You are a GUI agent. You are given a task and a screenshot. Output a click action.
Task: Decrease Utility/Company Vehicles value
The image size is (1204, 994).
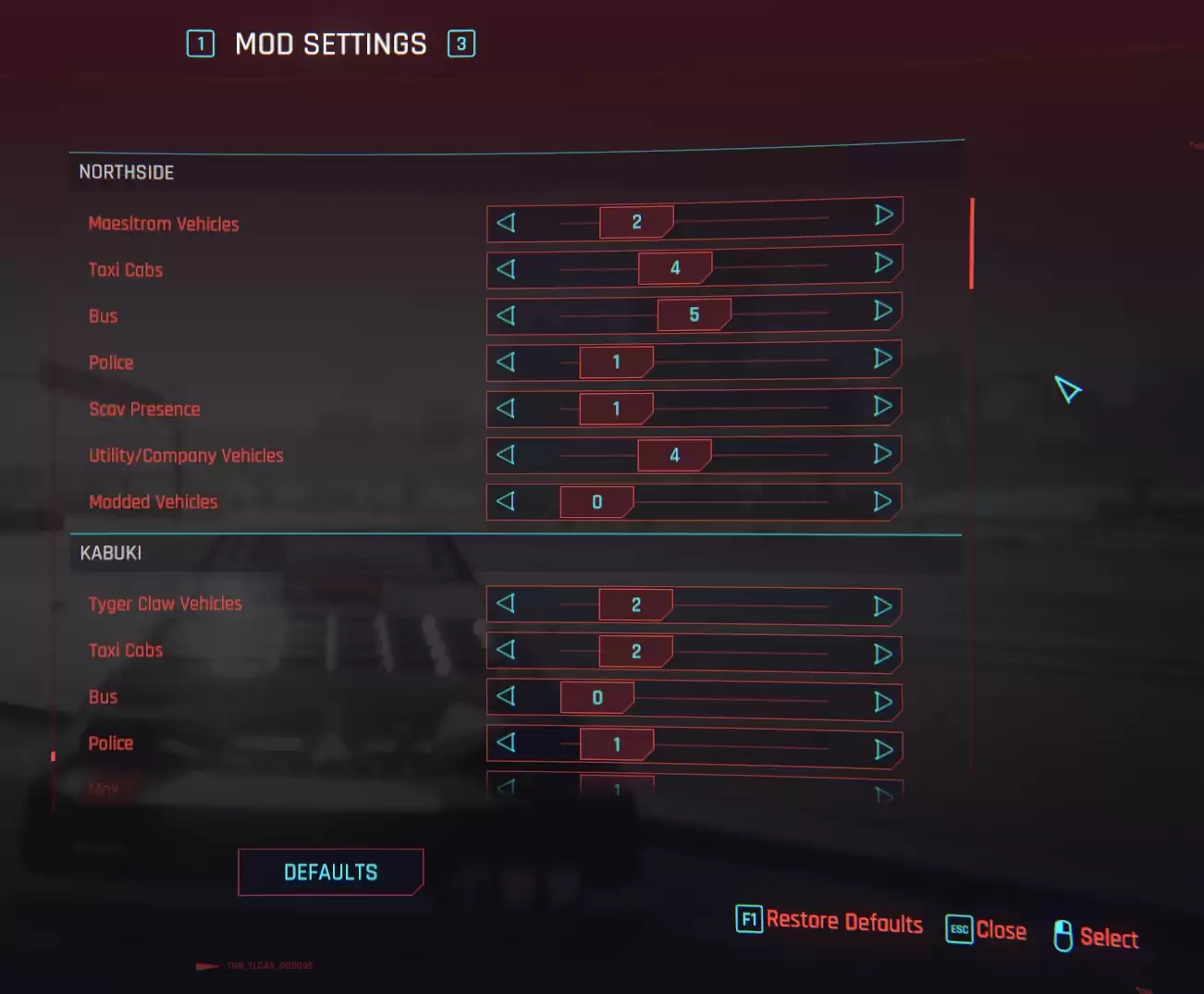tap(506, 454)
